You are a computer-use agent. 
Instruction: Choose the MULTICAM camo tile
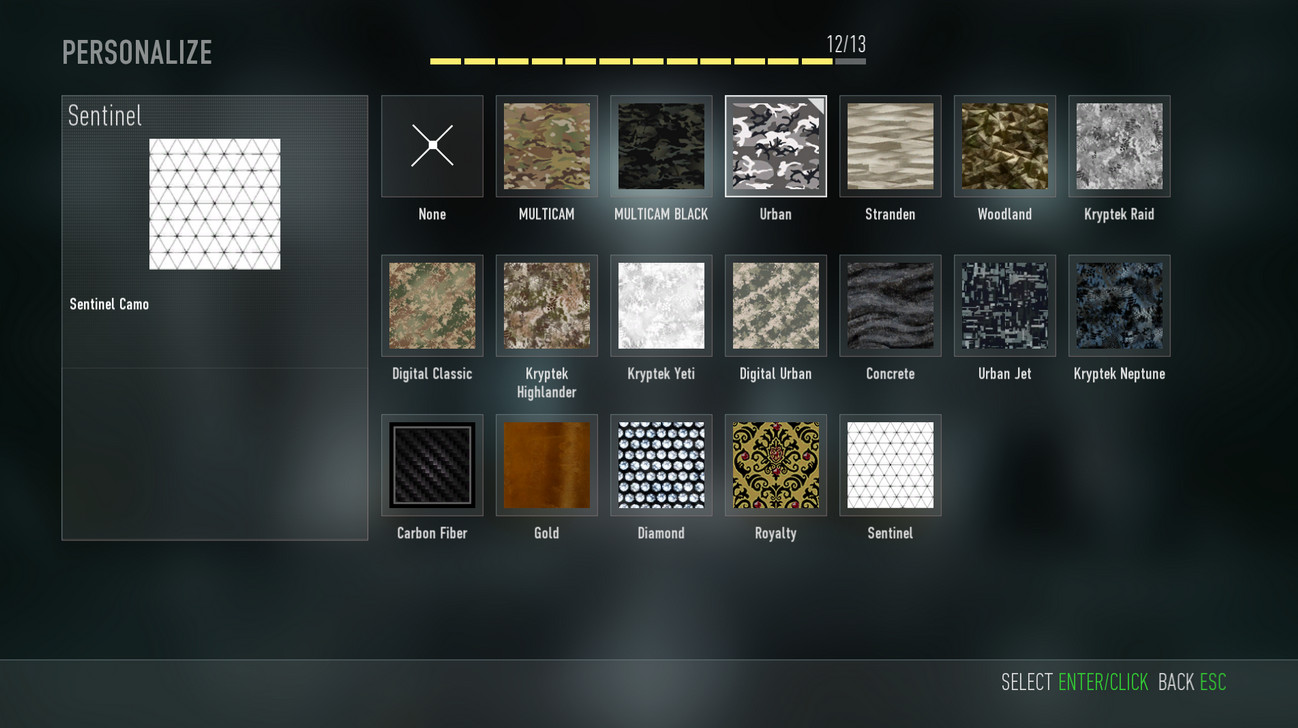[x=546, y=146]
